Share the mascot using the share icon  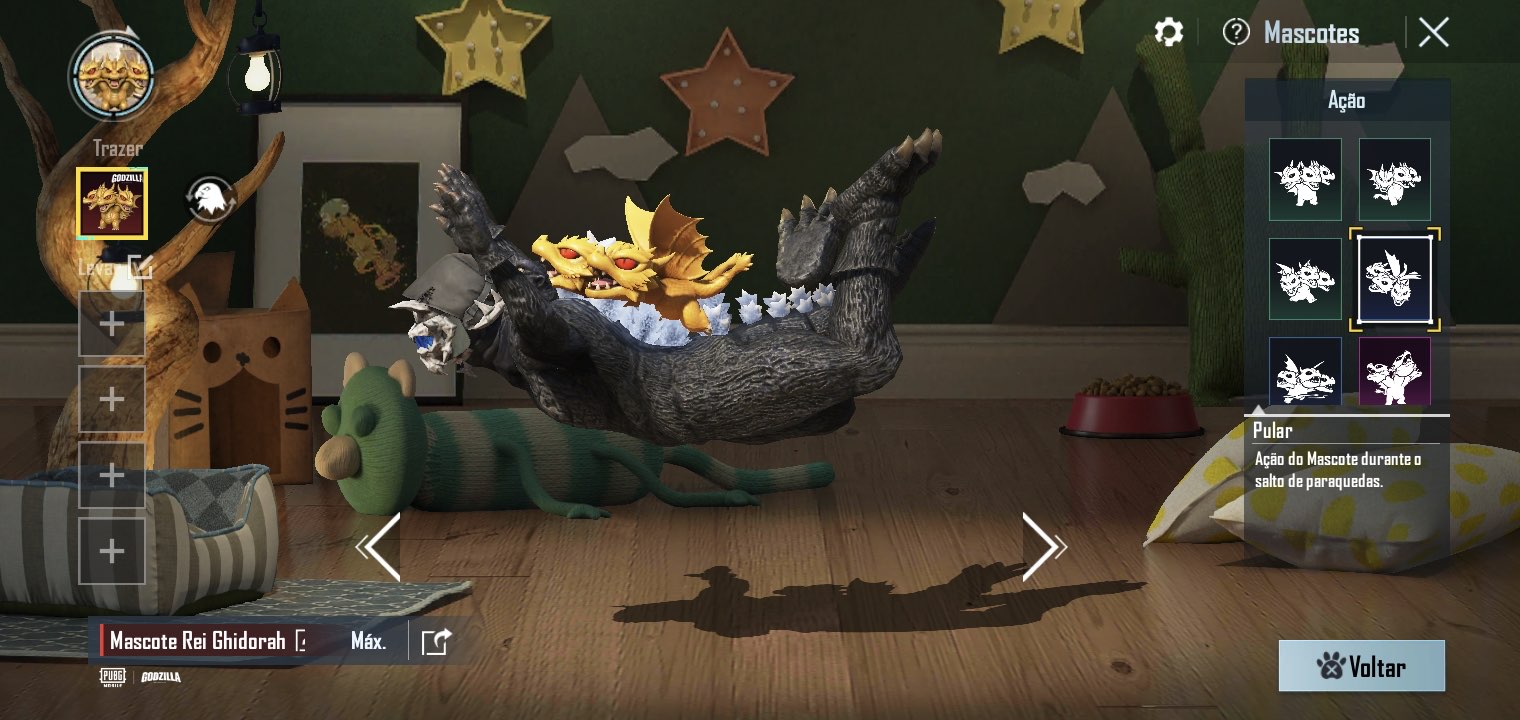click(436, 641)
